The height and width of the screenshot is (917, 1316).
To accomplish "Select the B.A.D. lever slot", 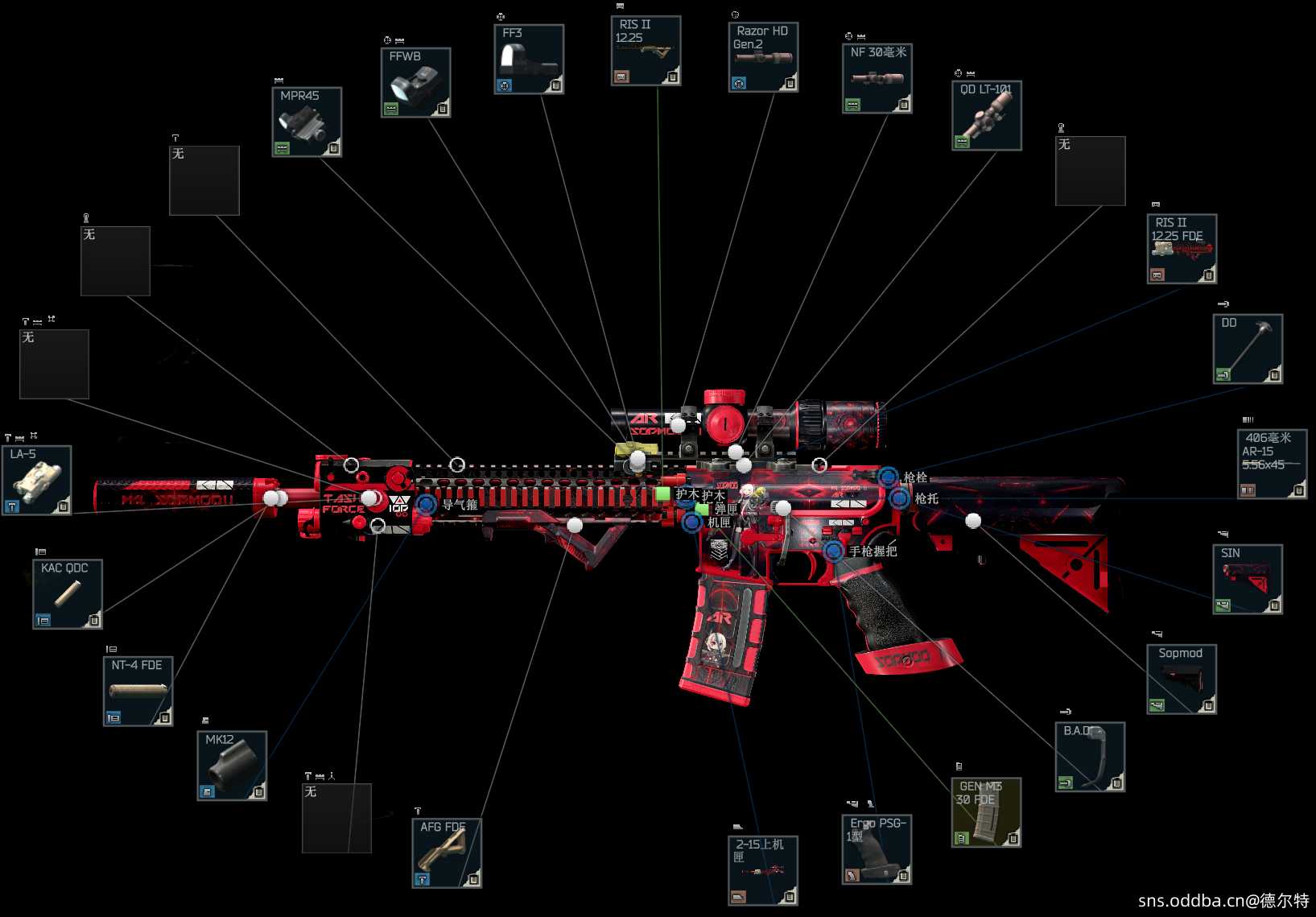I will point(1090,757).
